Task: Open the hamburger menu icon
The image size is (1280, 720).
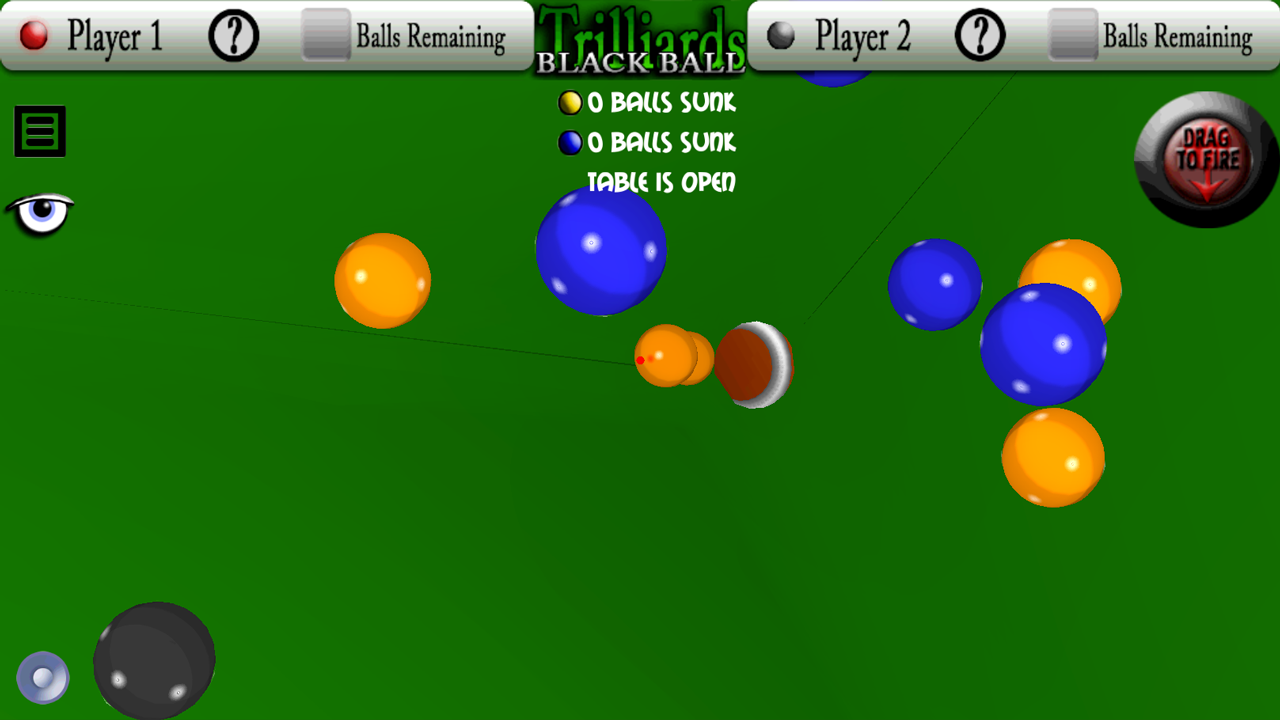Action: point(39,131)
